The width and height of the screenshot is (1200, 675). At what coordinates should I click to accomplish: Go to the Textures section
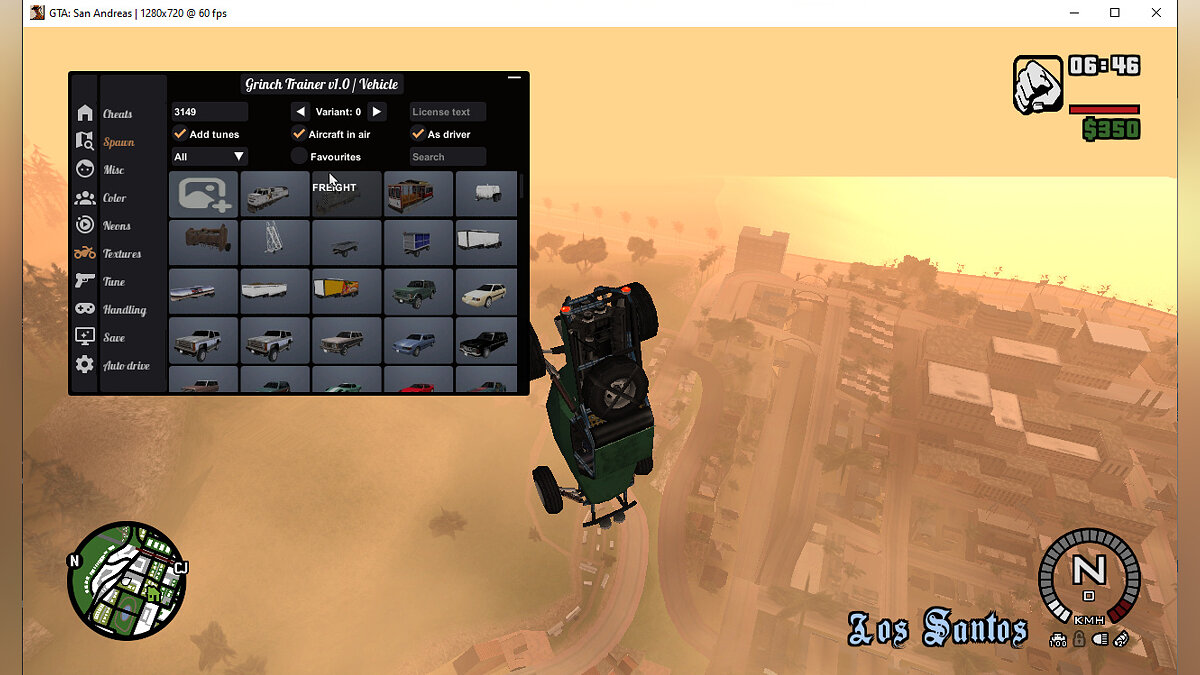pos(121,254)
